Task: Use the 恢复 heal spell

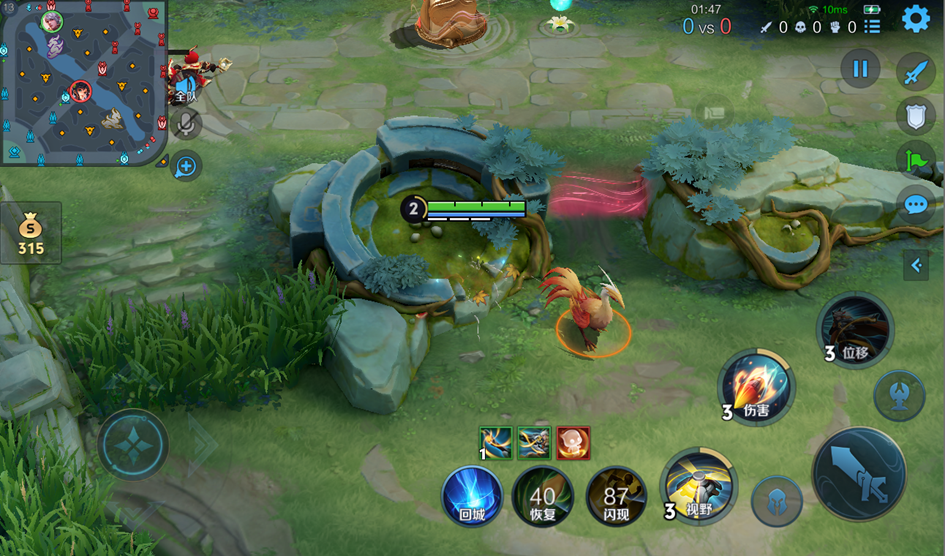Action: [543, 494]
